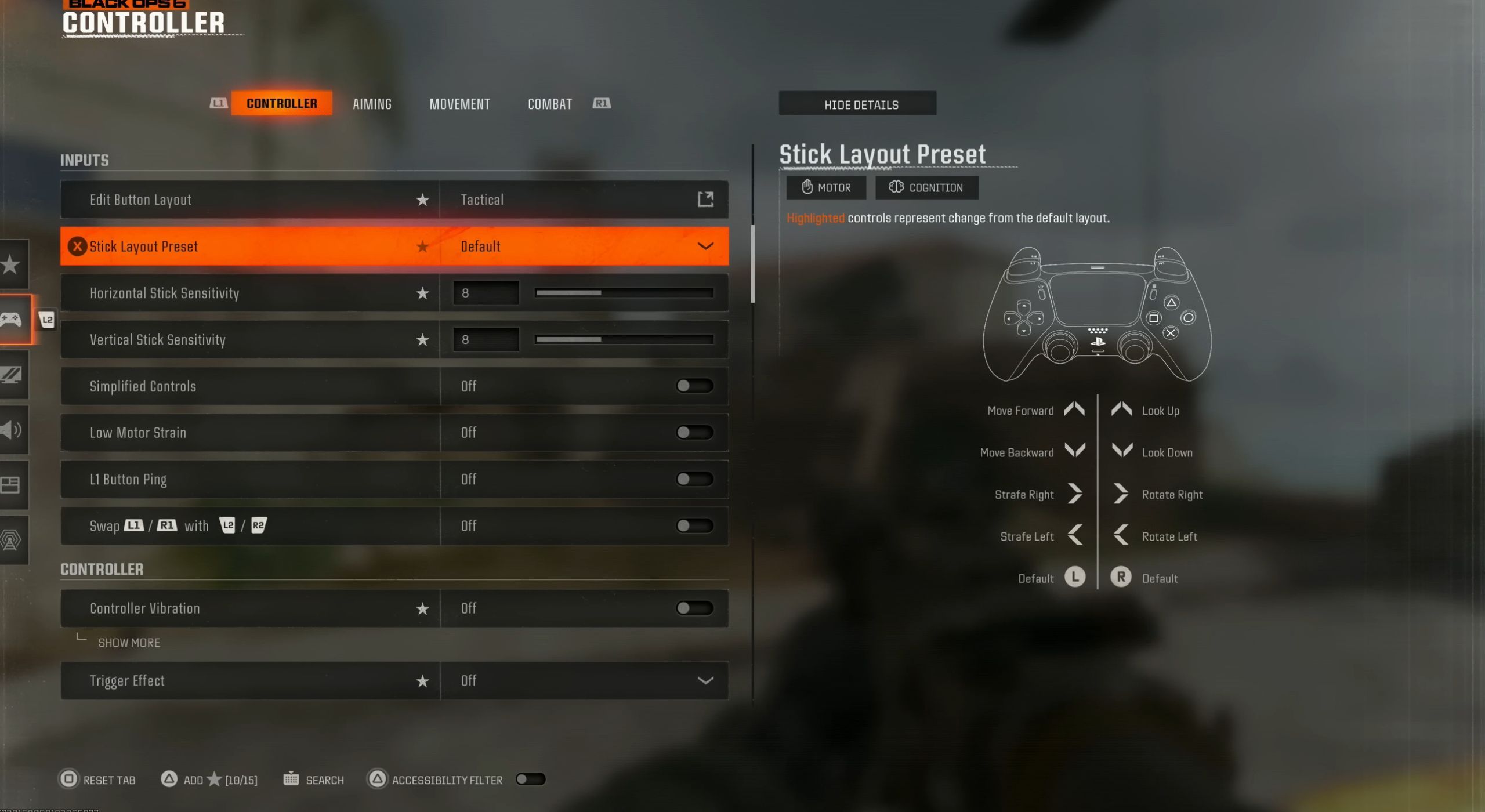Enable Controller Vibration
Viewport: 1485px width, 812px height.
click(x=694, y=608)
